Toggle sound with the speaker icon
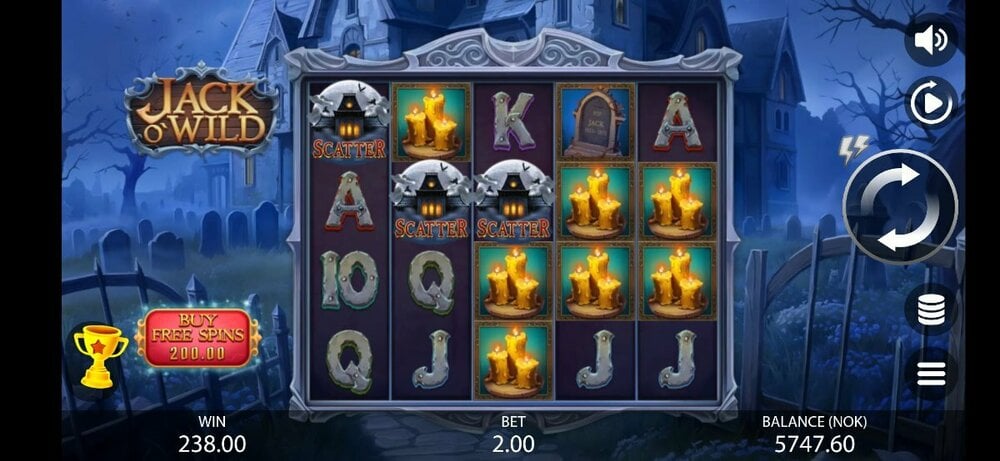 point(931,40)
